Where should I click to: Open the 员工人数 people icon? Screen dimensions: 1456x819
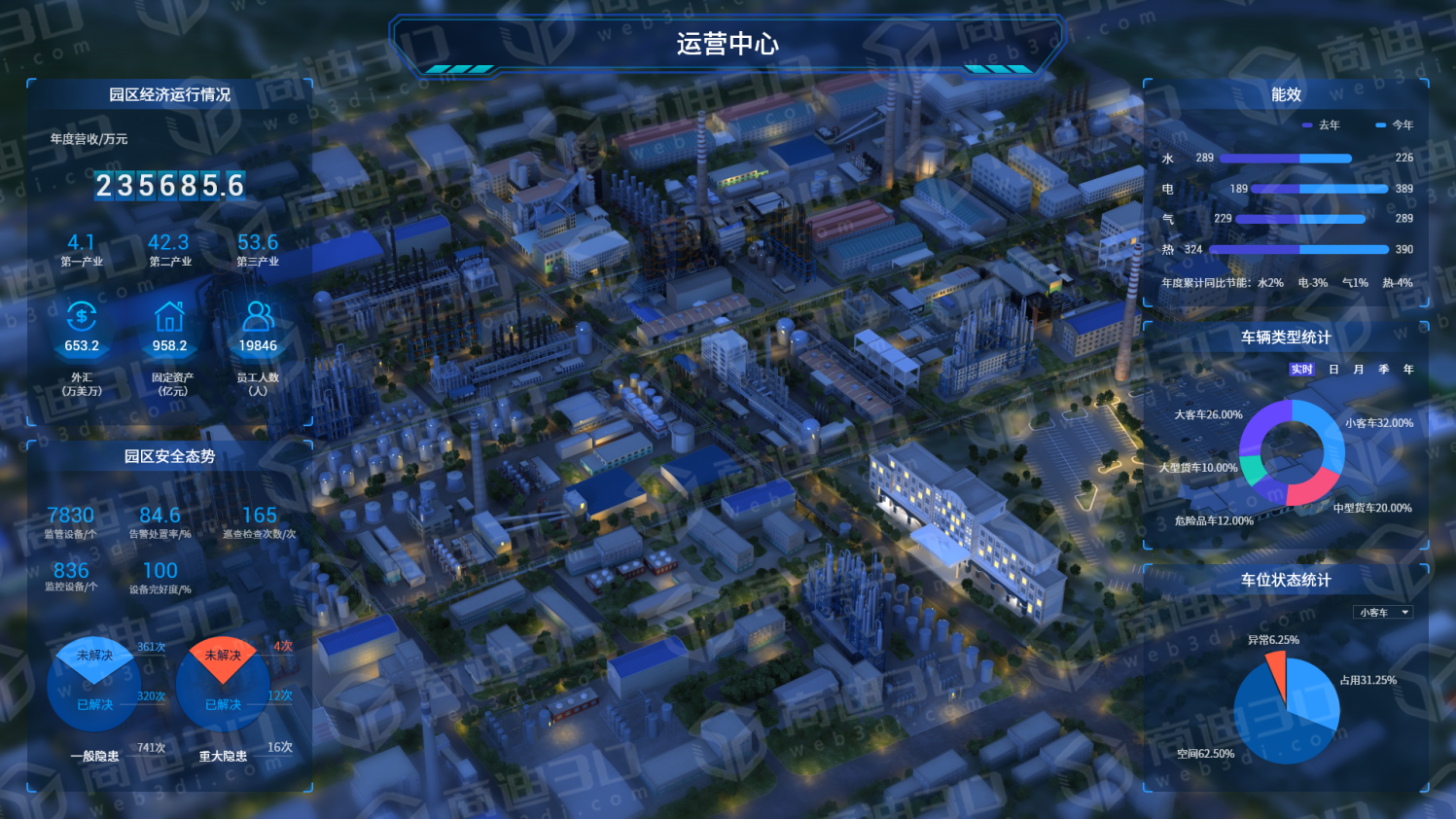[258, 315]
